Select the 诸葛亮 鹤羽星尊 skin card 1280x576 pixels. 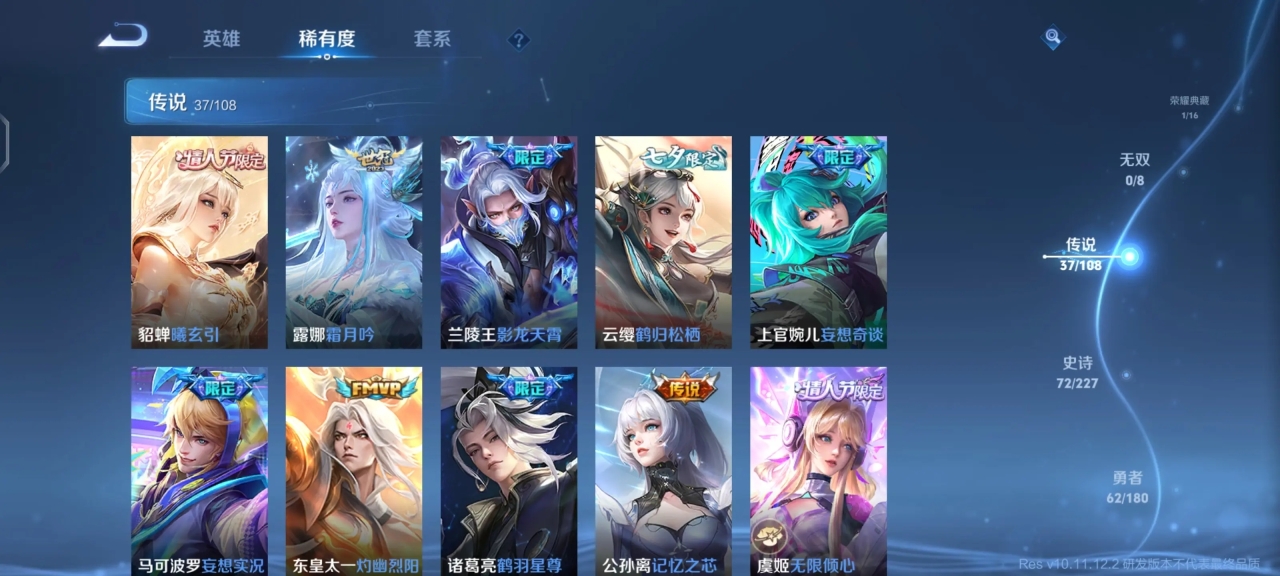click(509, 470)
